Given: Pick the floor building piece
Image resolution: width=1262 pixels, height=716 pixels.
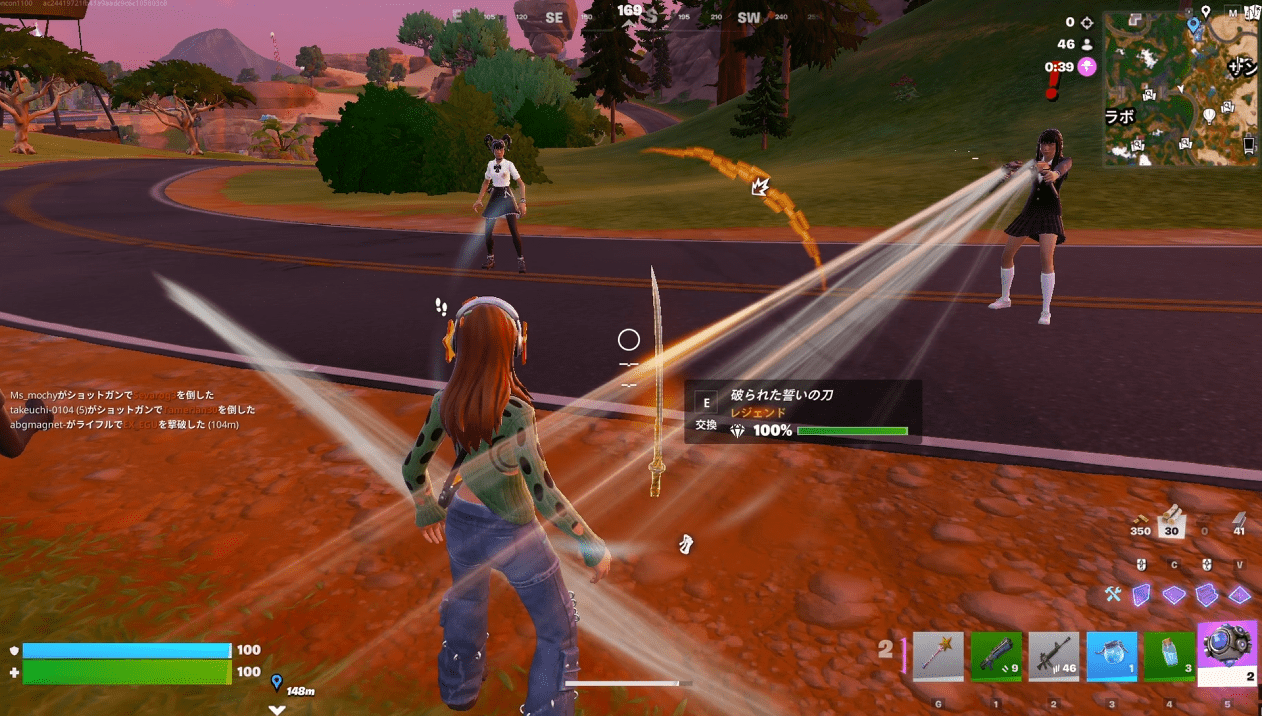Looking at the screenshot, I should click(1174, 595).
